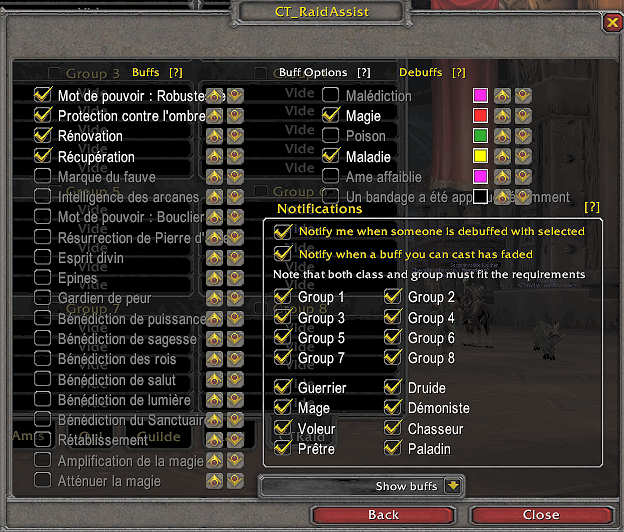
Task: Uncheck Group 1 in notifications
Action: pyautogui.click(x=283, y=297)
